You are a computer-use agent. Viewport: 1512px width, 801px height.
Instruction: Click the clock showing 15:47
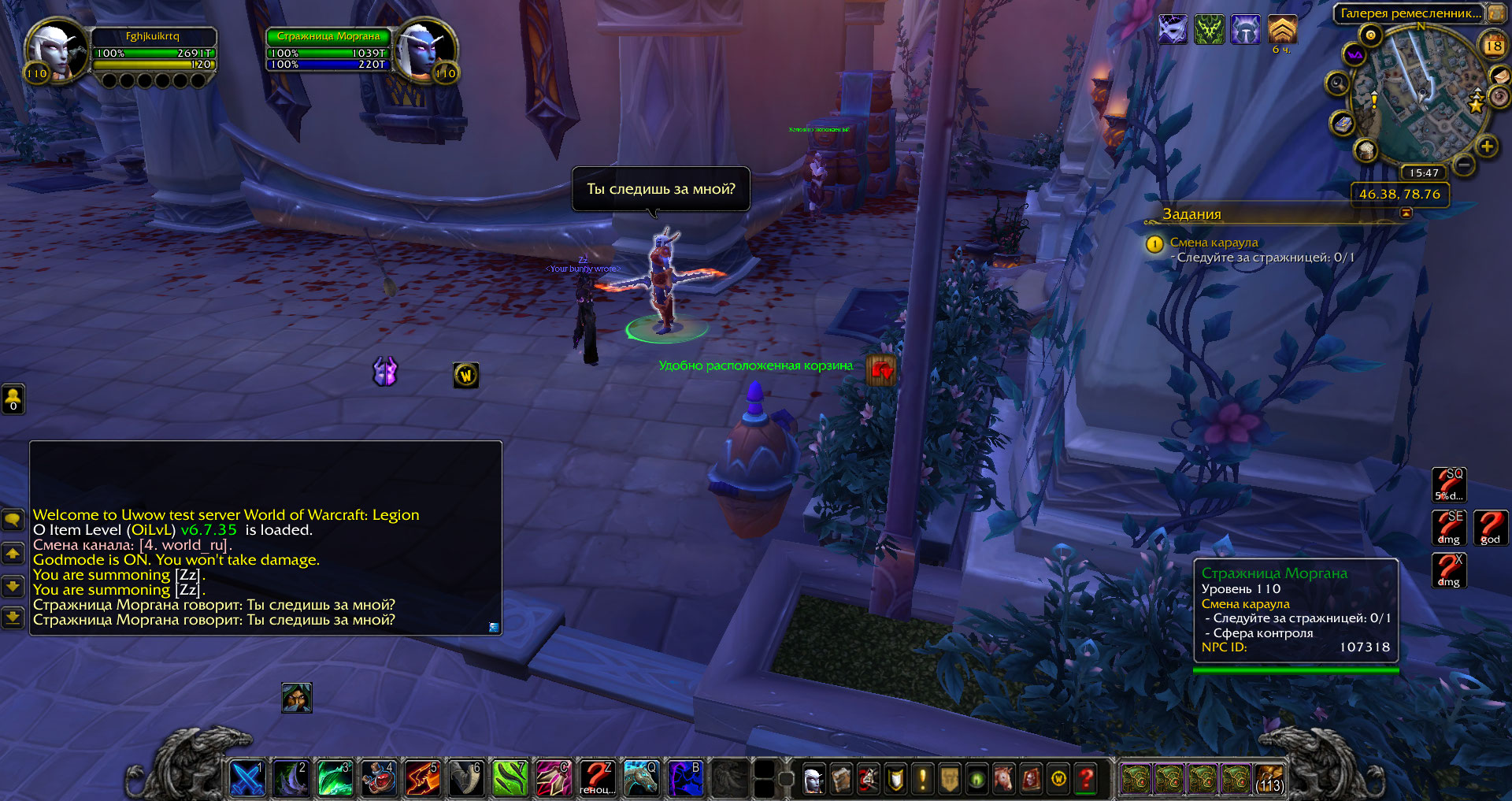[1424, 172]
